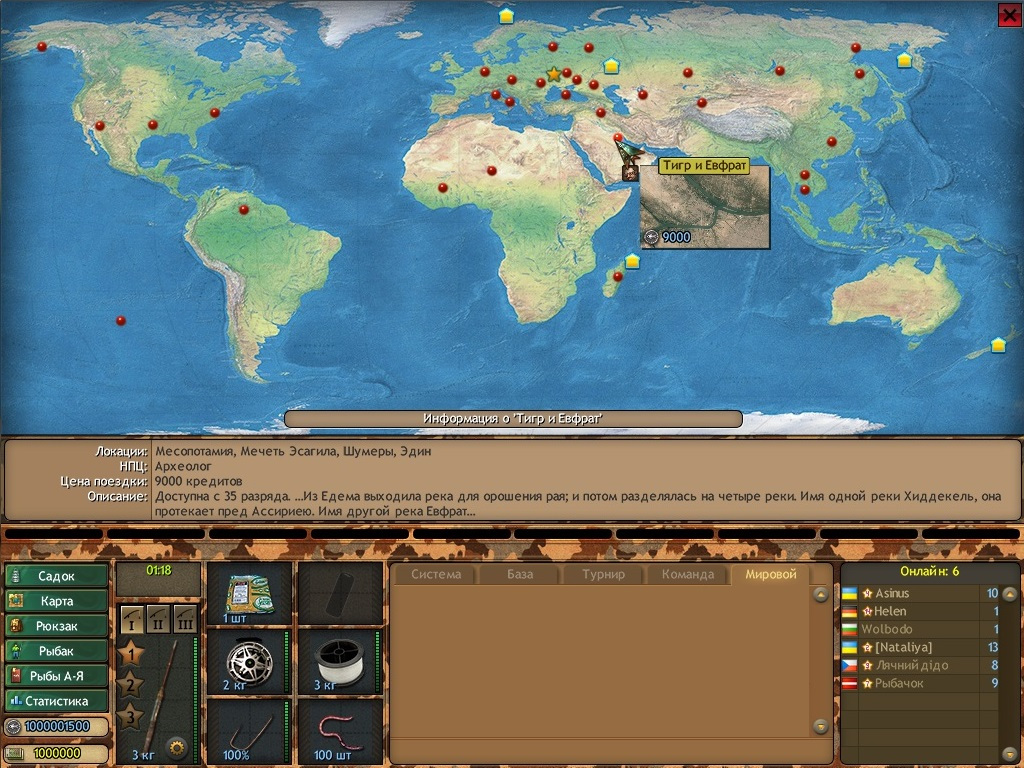
Task: Switch to the Команда chat tab
Action: click(x=688, y=575)
